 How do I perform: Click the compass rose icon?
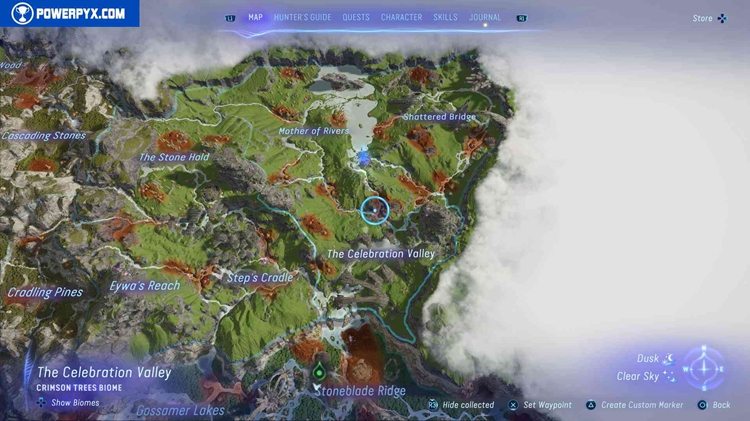(704, 368)
